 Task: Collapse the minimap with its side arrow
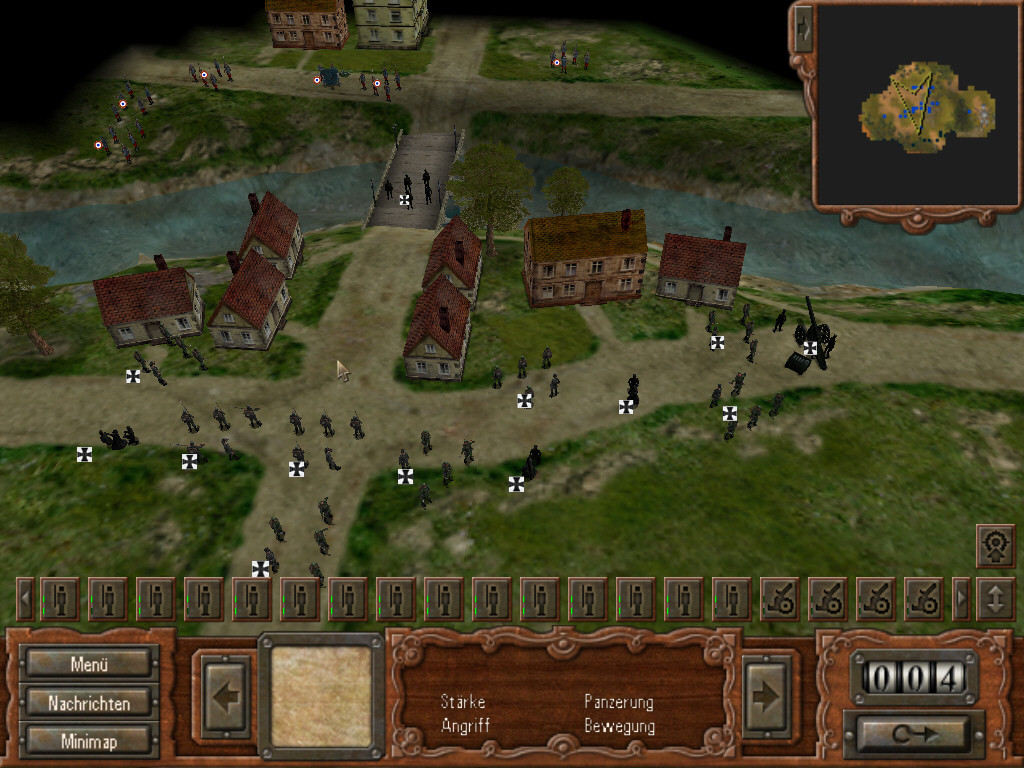pyautogui.click(x=803, y=30)
